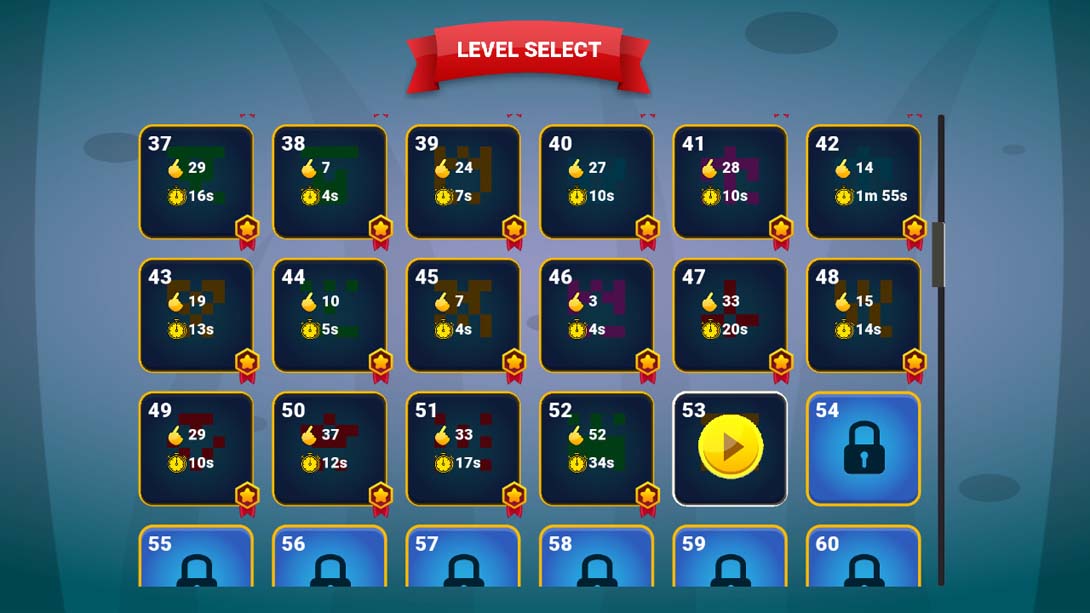
Task: Open level 50 tile
Action: [x=329, y=449]
